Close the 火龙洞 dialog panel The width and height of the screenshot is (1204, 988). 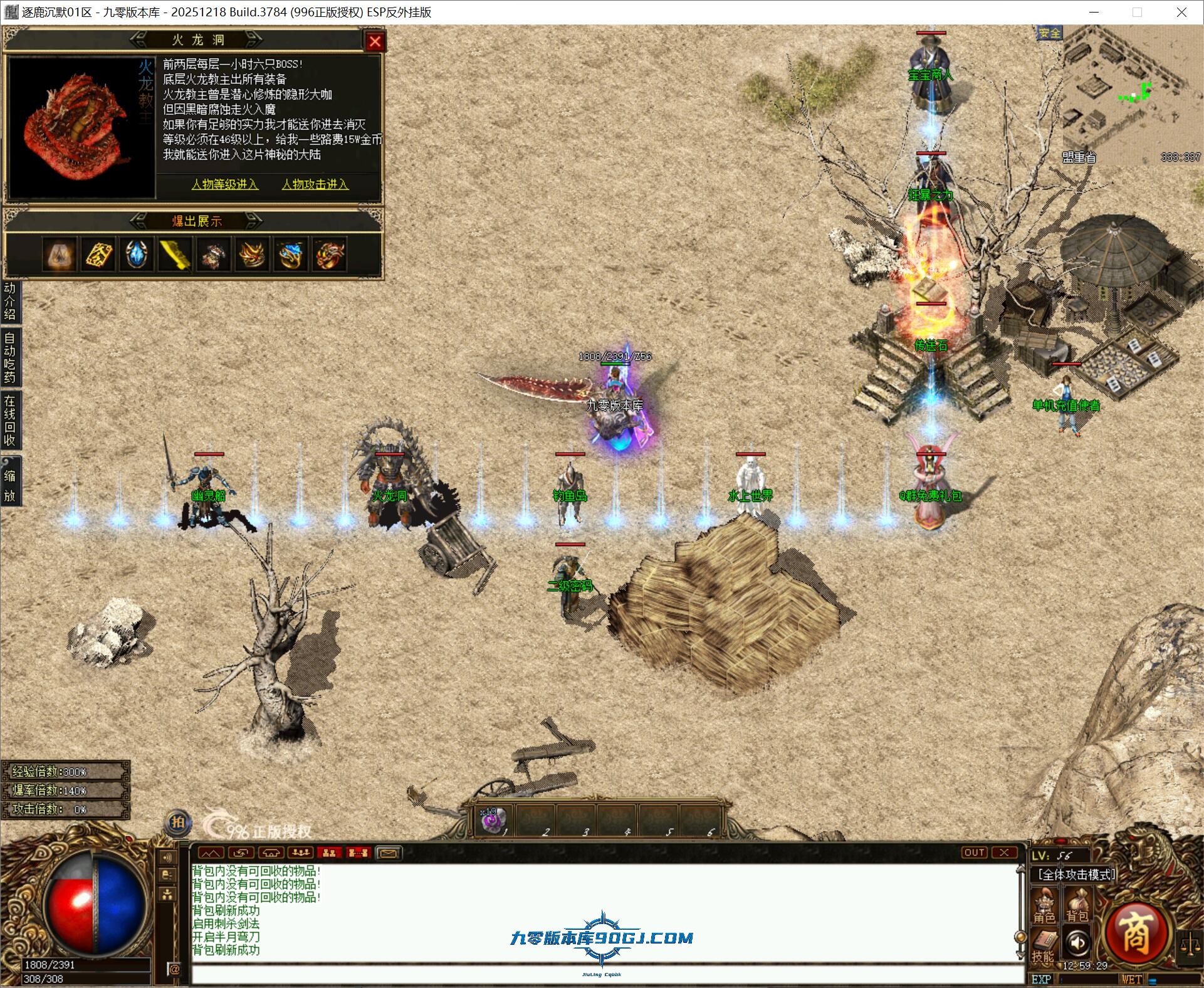(375, 41)
